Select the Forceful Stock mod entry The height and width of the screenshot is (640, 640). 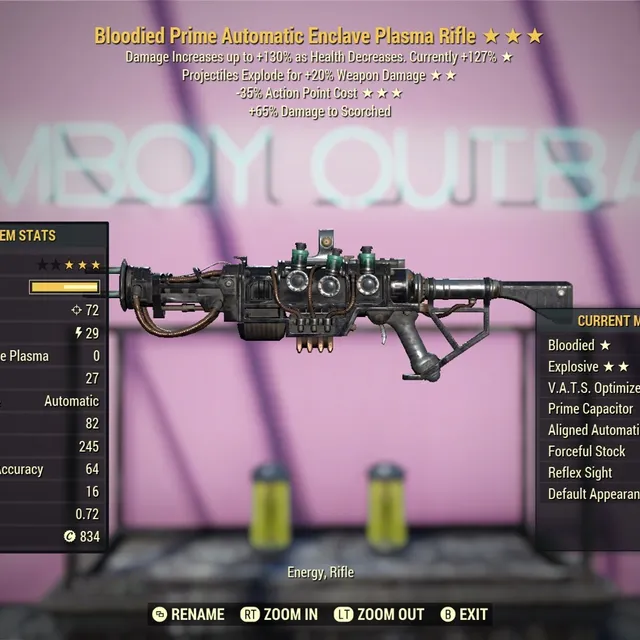coord(587,451)
